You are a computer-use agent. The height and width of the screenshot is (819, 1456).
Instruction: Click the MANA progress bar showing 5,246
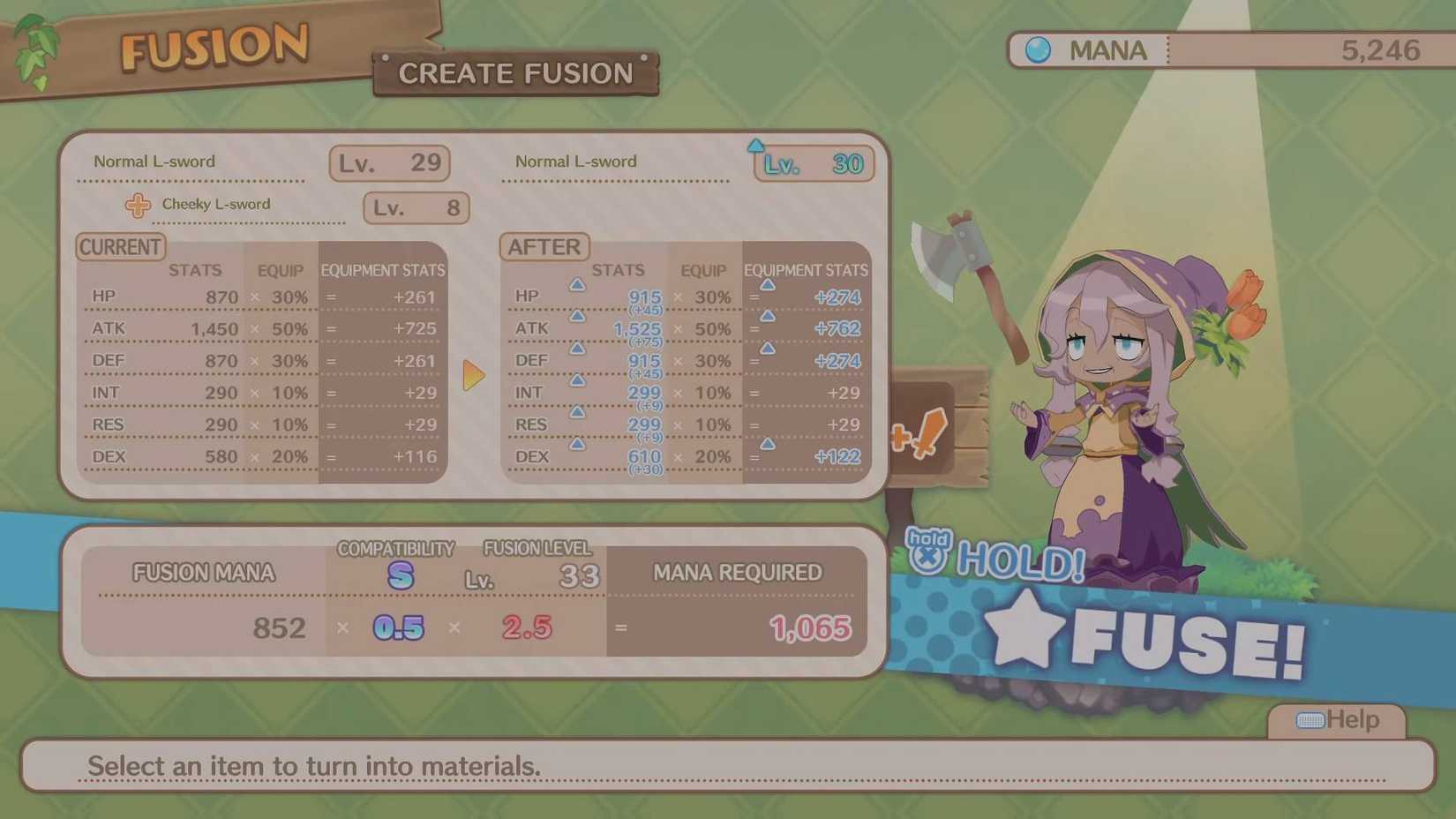coord(1306,50)
